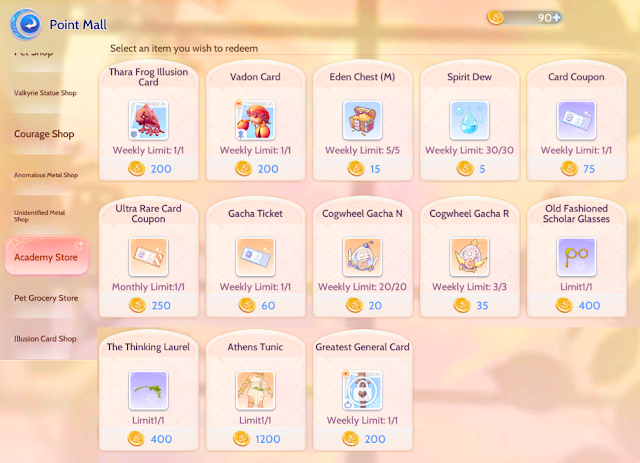Viewport: 640px width, 463px height.
Task: Choose the Vadon Card for redemption
Action: tap(253, 120)
